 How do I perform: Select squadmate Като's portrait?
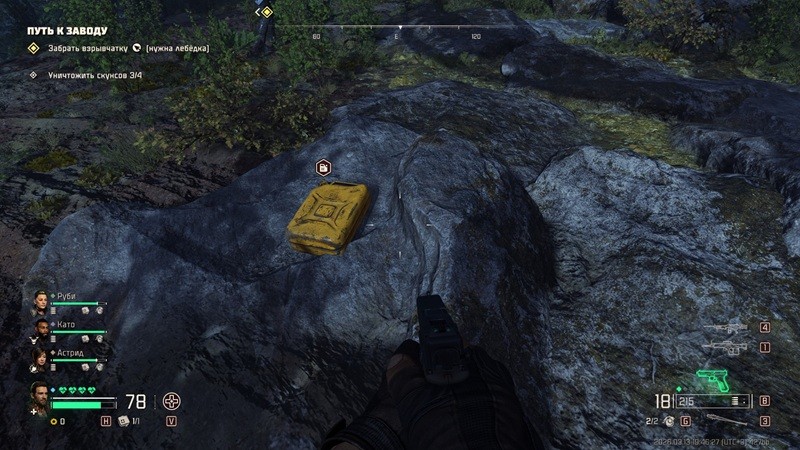point(42,329)
